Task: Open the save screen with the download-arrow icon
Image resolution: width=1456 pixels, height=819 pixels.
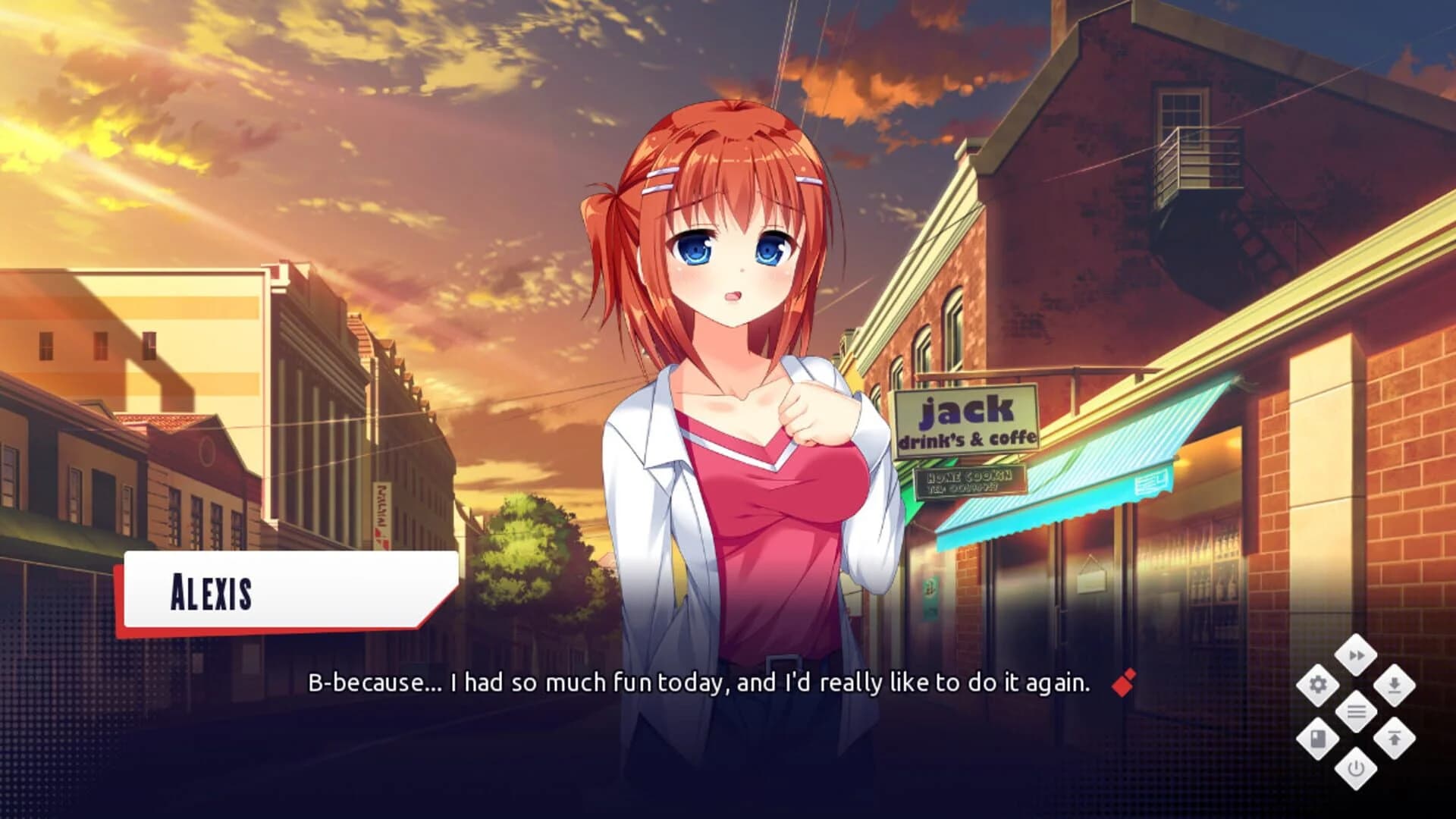Action: coord(1394,685)
